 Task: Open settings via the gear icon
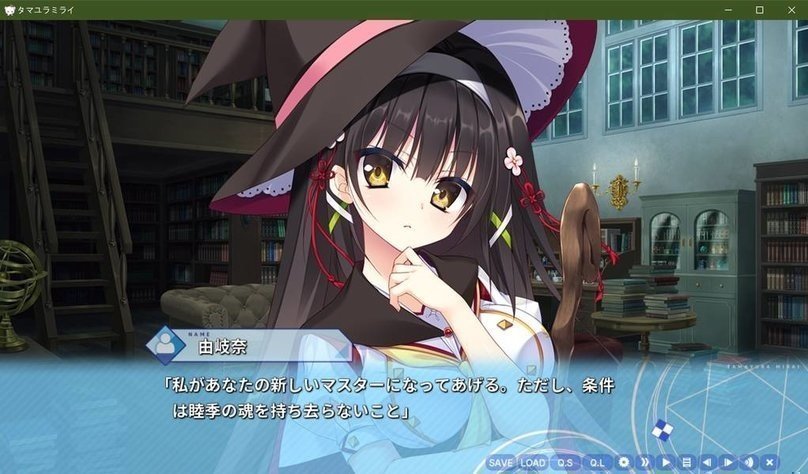(x=624, y=463)
